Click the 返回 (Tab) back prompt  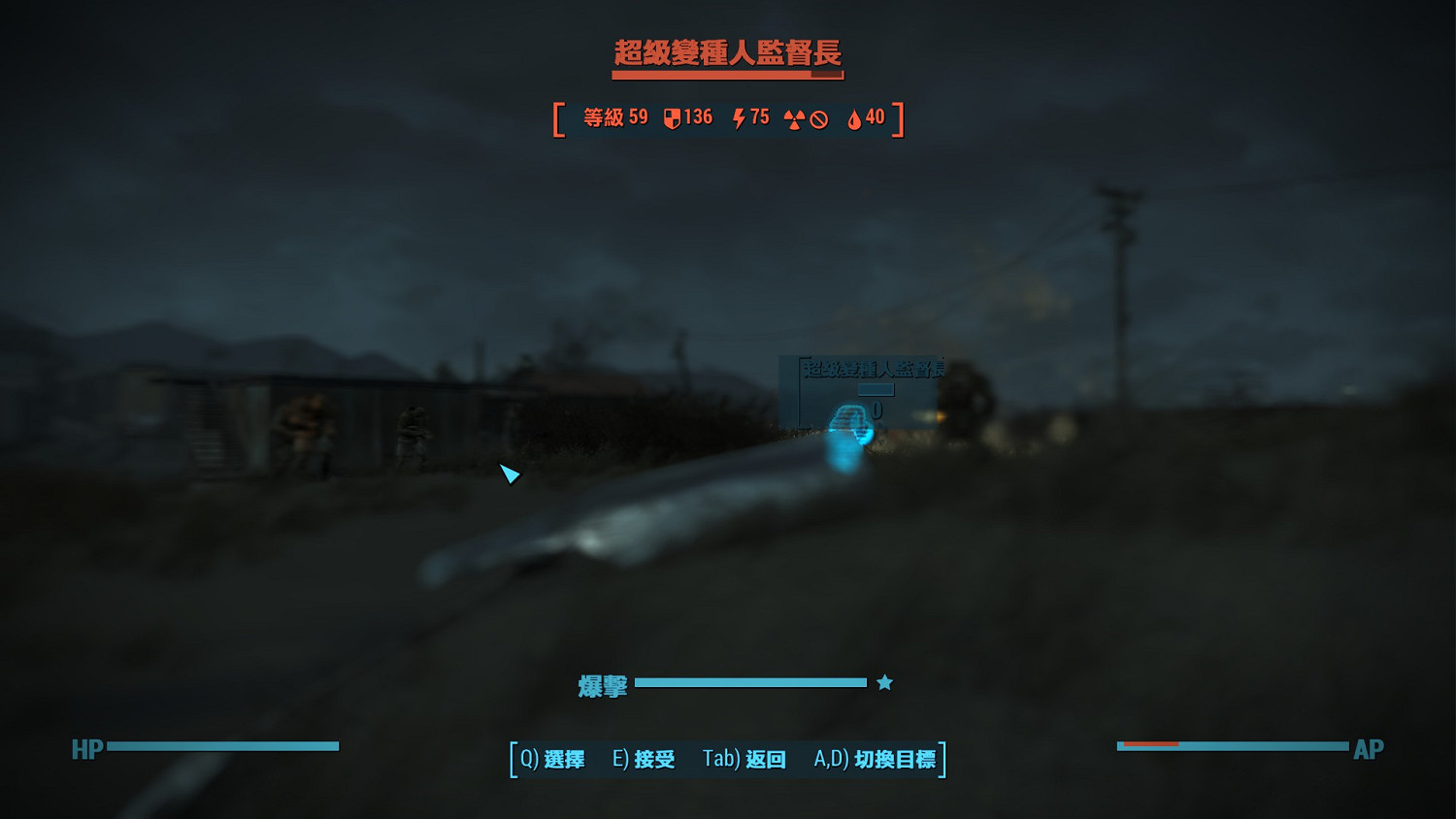pyautogui.click(x=747, y=760)
